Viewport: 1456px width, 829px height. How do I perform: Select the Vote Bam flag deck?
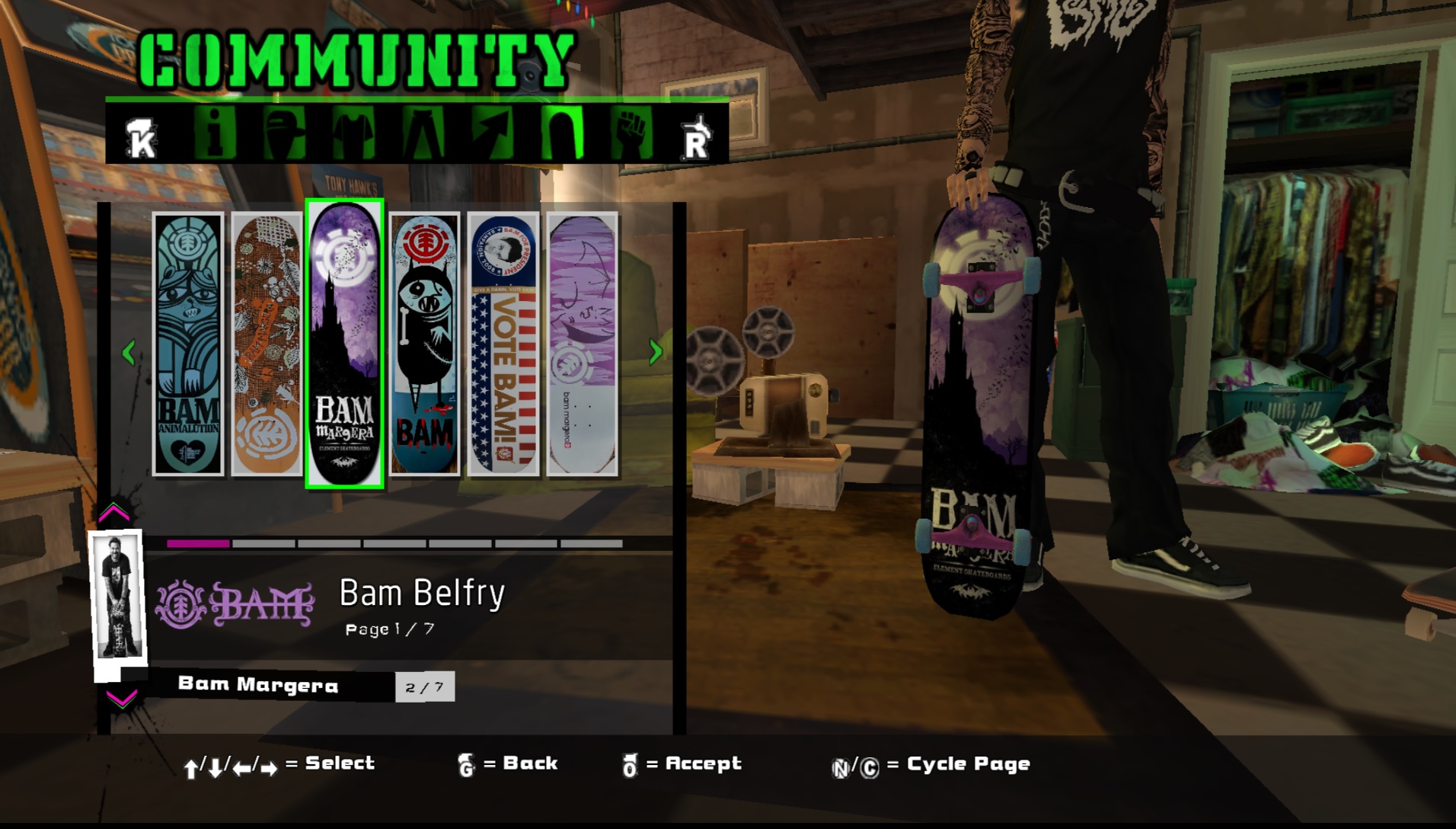(503, 344)
